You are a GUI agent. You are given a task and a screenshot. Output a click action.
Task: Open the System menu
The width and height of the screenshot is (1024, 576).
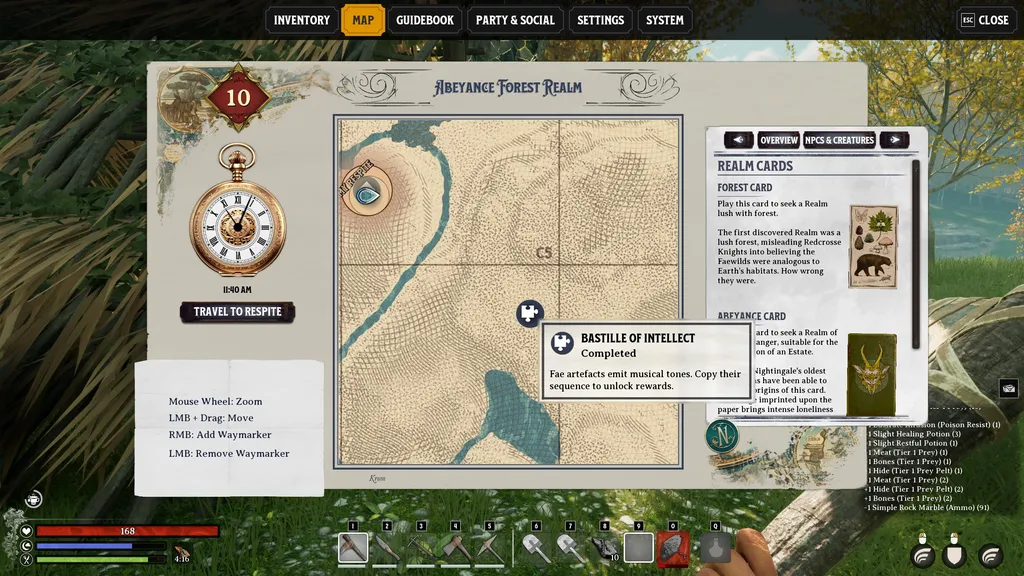coord(665,20)
